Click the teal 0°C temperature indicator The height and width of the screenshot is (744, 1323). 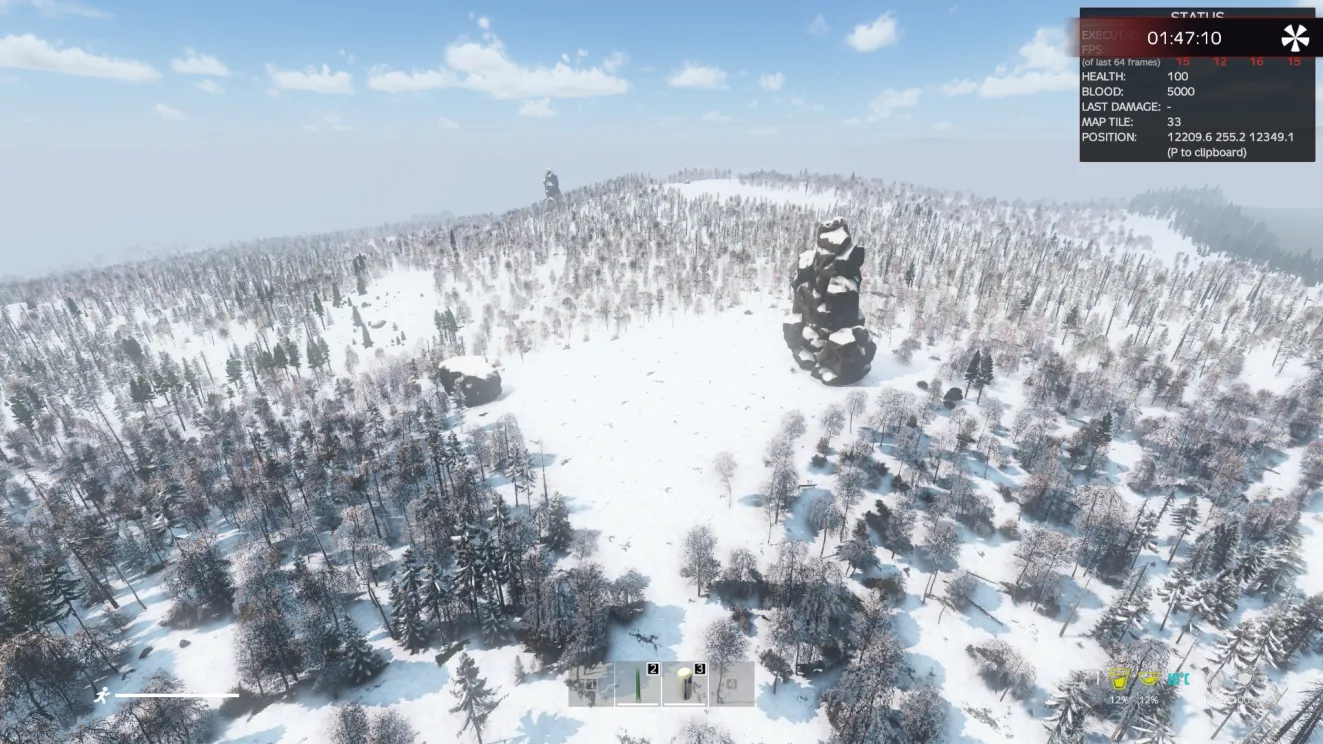tap(1179, 678)
